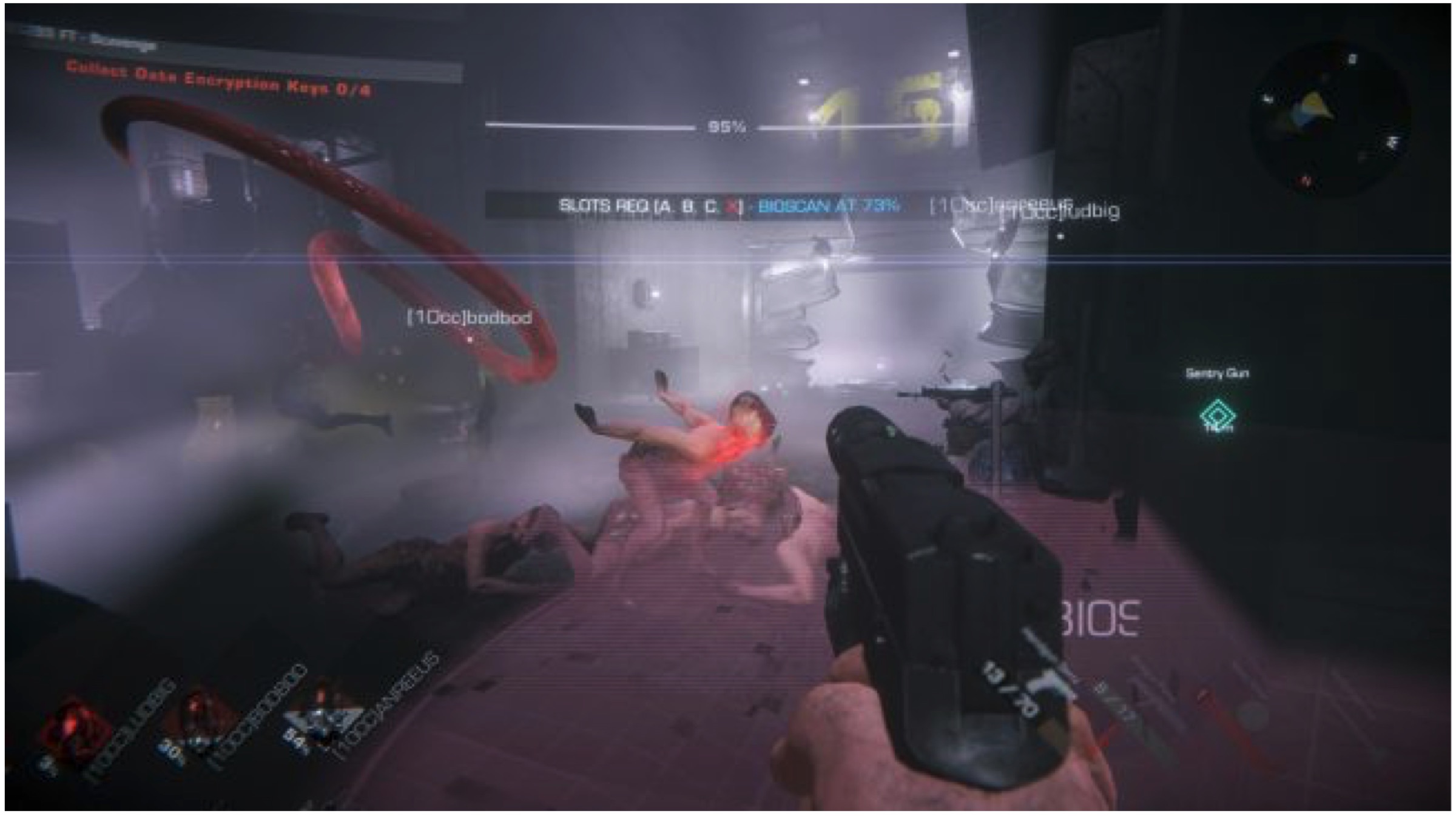Click the [10cc]bodbod player name tag
Screen dimensions: 1456x816
tap(469, 317)
